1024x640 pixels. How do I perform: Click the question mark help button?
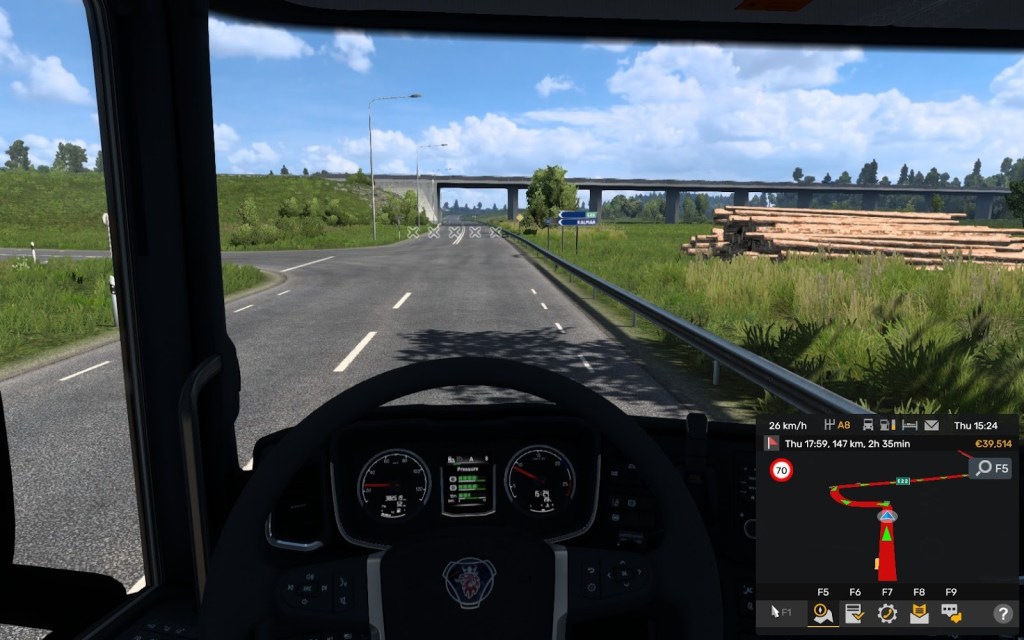pyautogui.click(x=1002, y=613)
